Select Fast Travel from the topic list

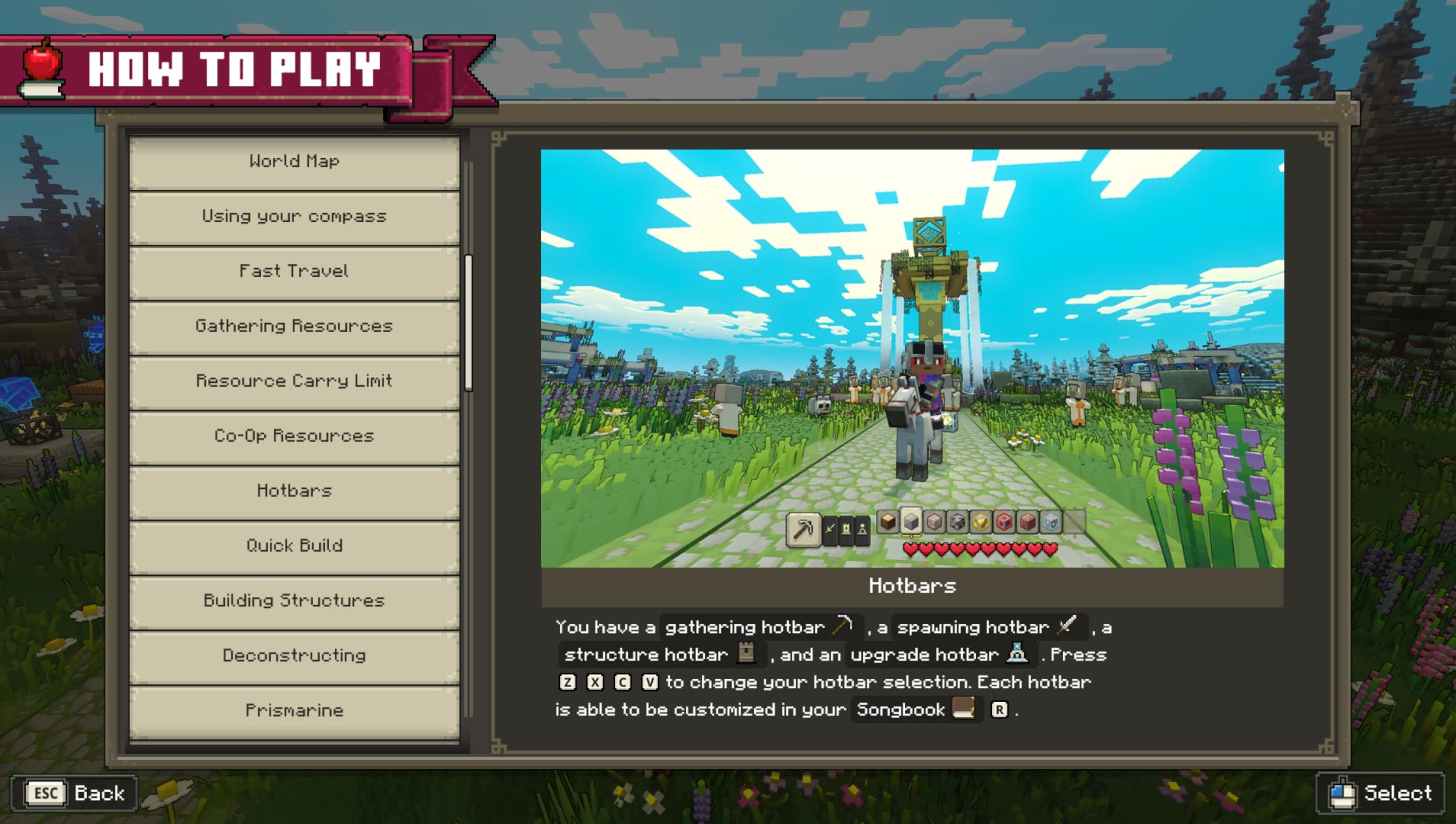click(294, 271)
